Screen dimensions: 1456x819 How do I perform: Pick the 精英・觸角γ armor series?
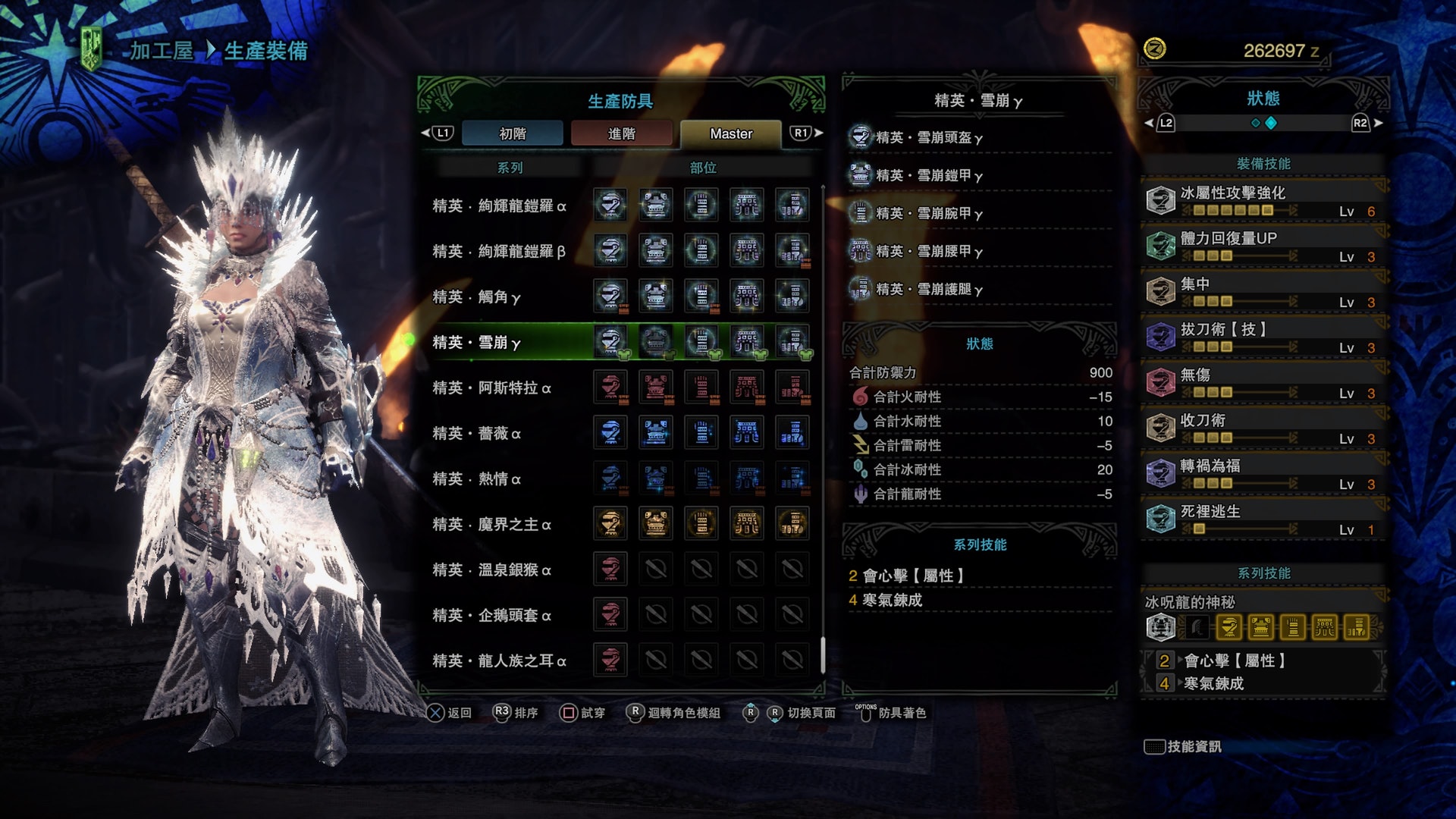476,297
